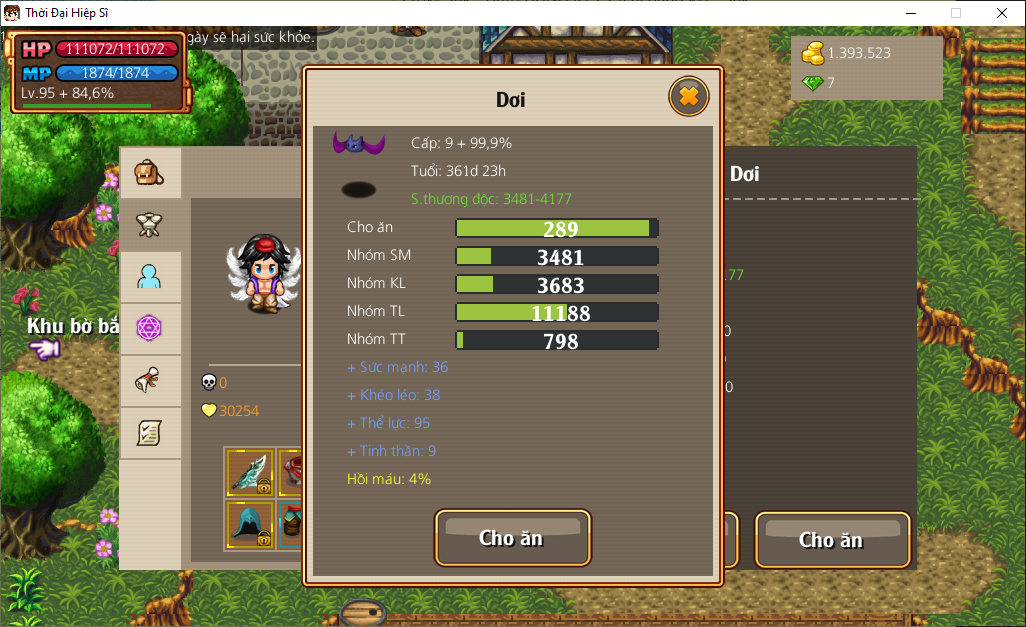Select the rolled scroll tab
The height and width of the screenshot is (627, 1026).
click(x=150, y=380)
